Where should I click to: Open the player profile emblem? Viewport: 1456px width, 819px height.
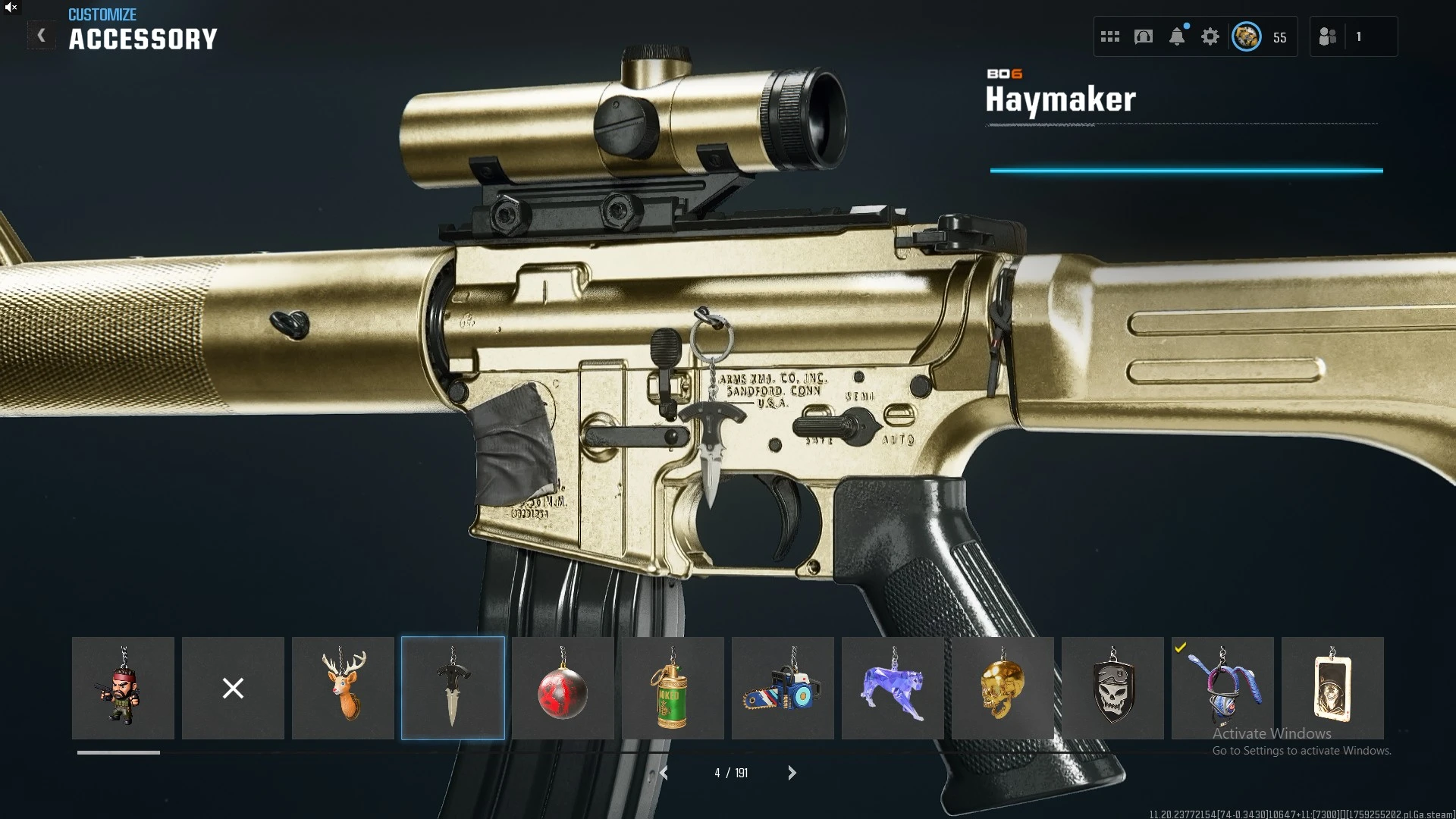[1246, 36]
